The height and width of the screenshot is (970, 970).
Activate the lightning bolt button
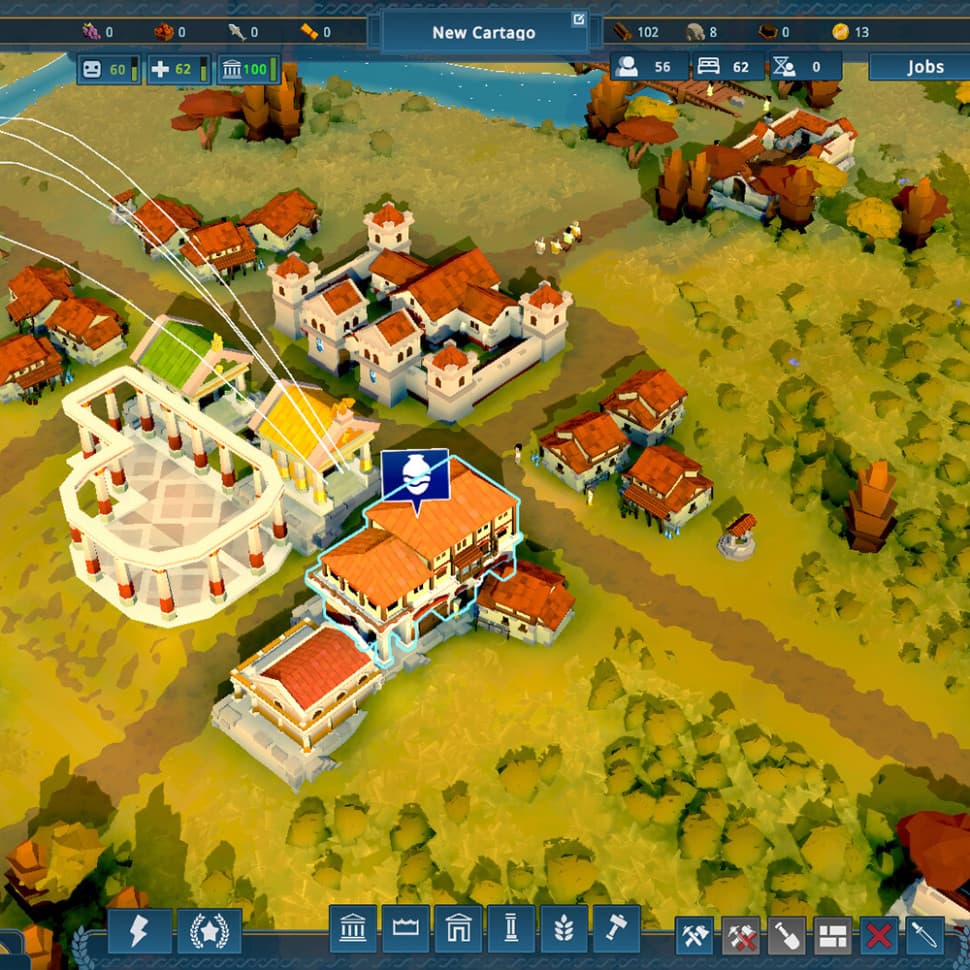pos(139,930)
